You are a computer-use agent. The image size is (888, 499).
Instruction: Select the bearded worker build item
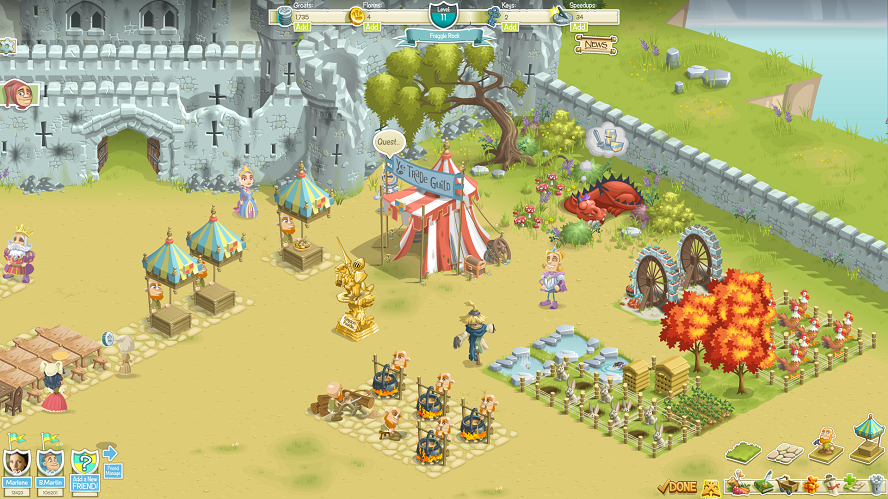[824, 445]
